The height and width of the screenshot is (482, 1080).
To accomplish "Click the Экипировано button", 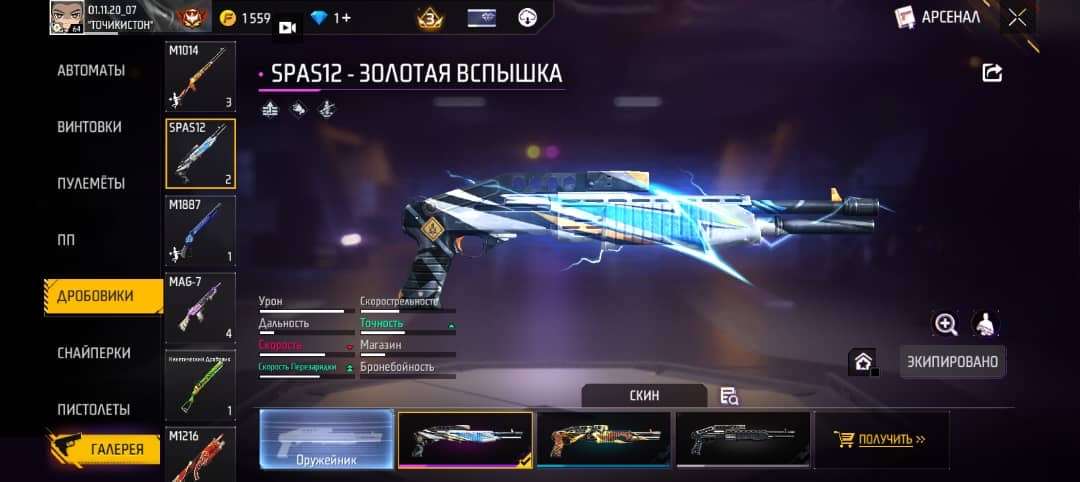I will (x=951, y=362).
